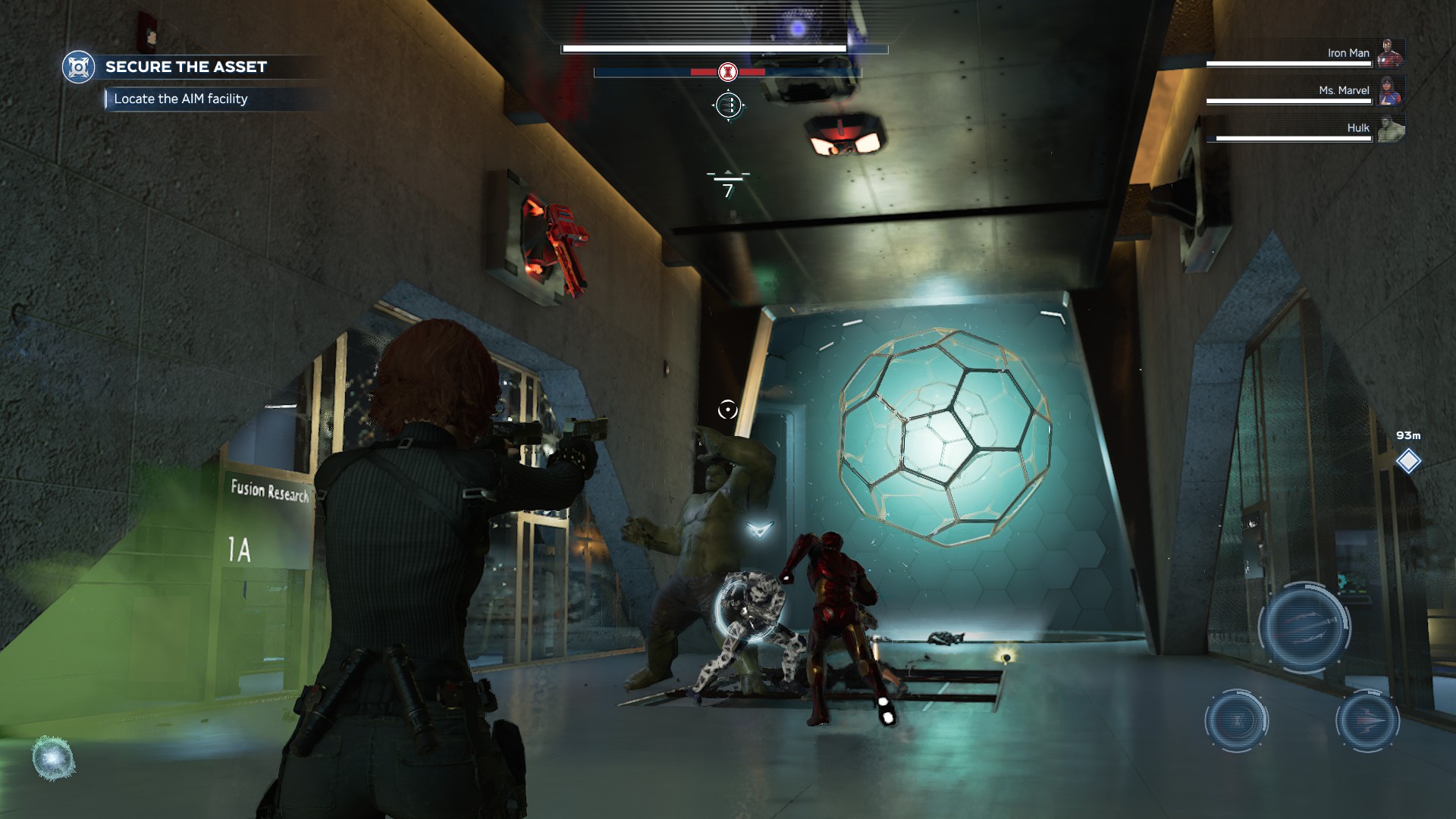Trigger the lightning arrow ability icon
Screen dimensions: 1456x819
(x=1367, y=720)
